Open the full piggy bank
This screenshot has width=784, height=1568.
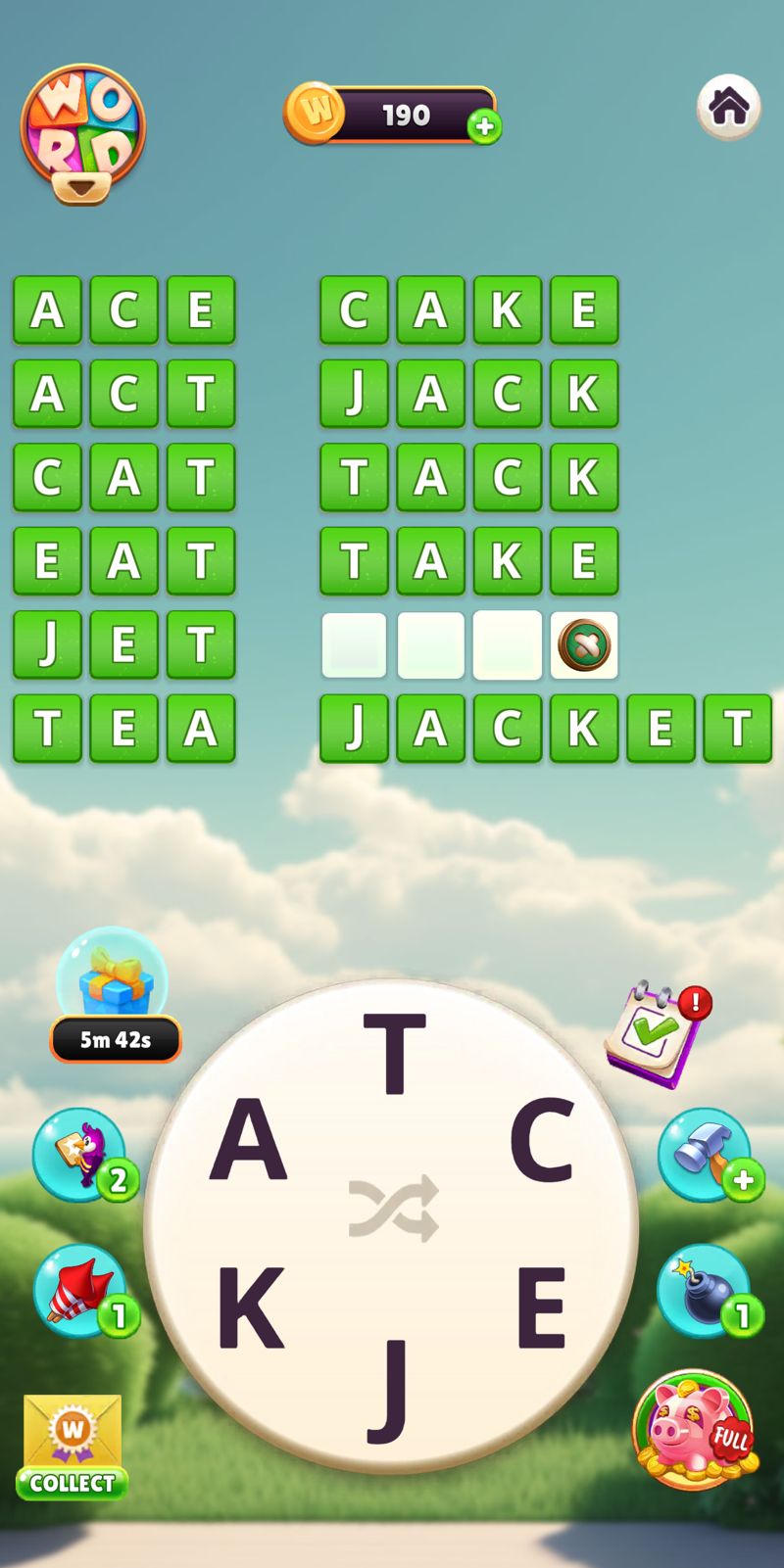point(695,1430)
